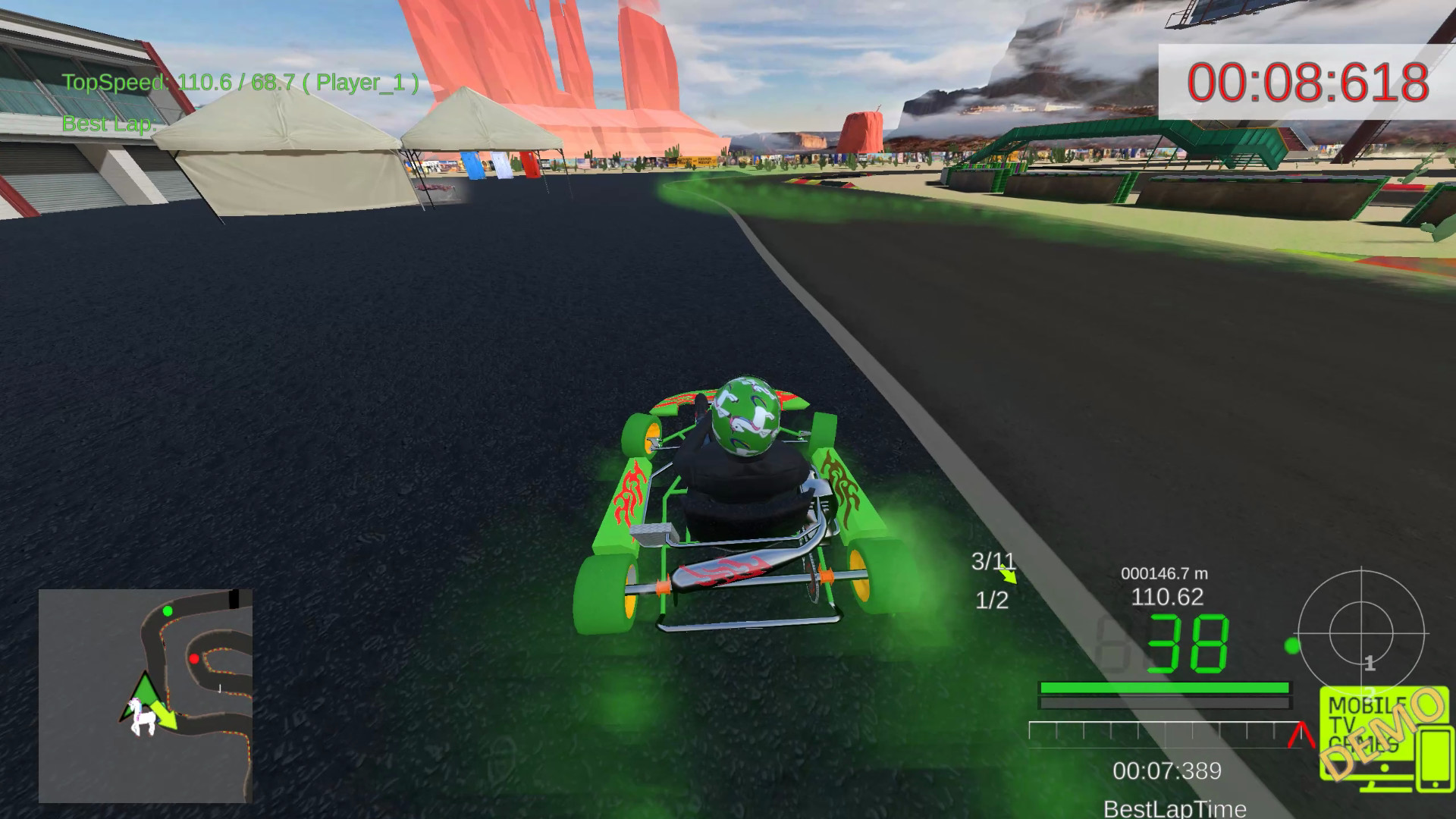Click the red marker on the tick scale gauge

point(1301,734)
